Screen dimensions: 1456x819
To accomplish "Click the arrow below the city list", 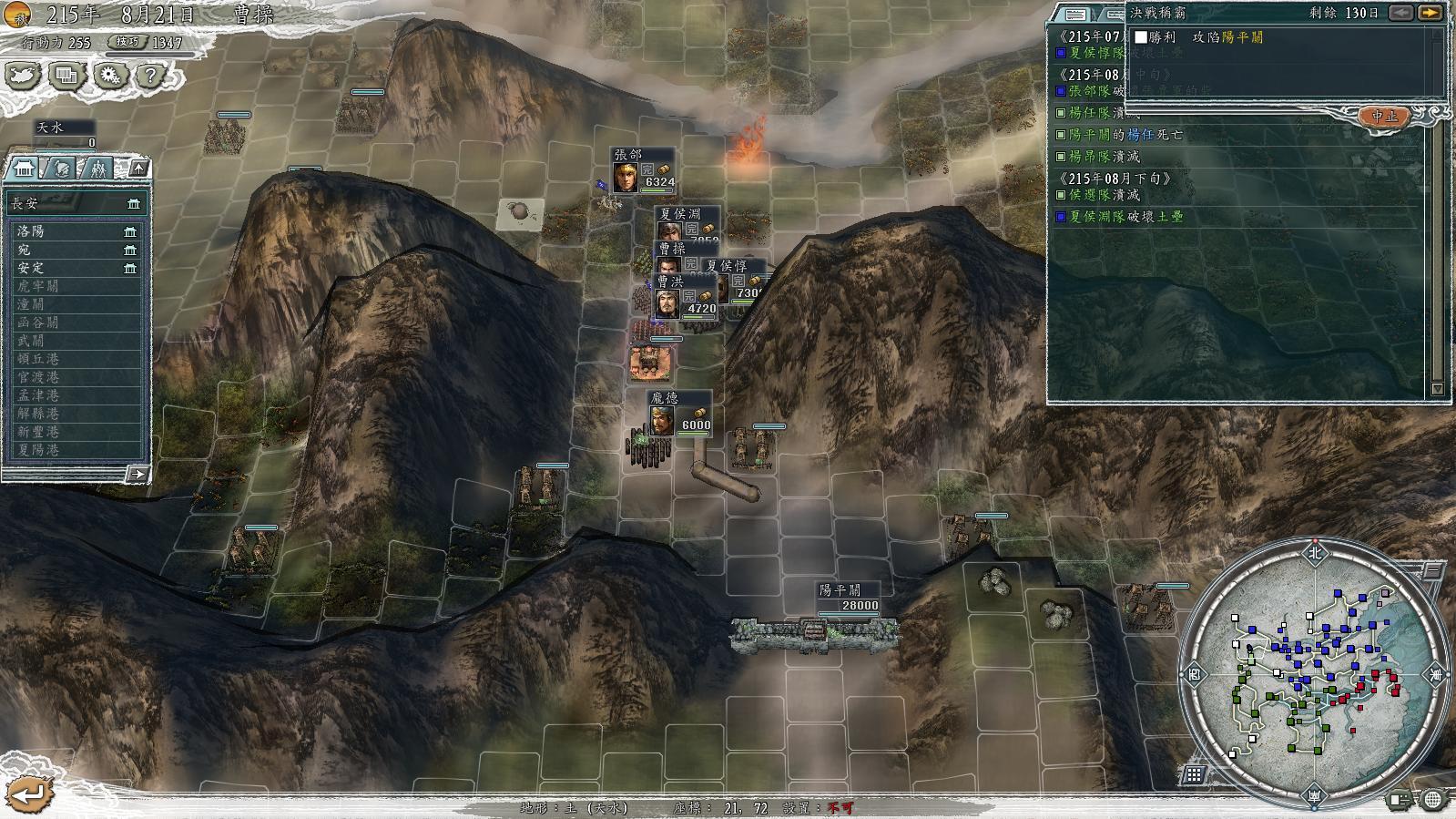I will 137,474.
